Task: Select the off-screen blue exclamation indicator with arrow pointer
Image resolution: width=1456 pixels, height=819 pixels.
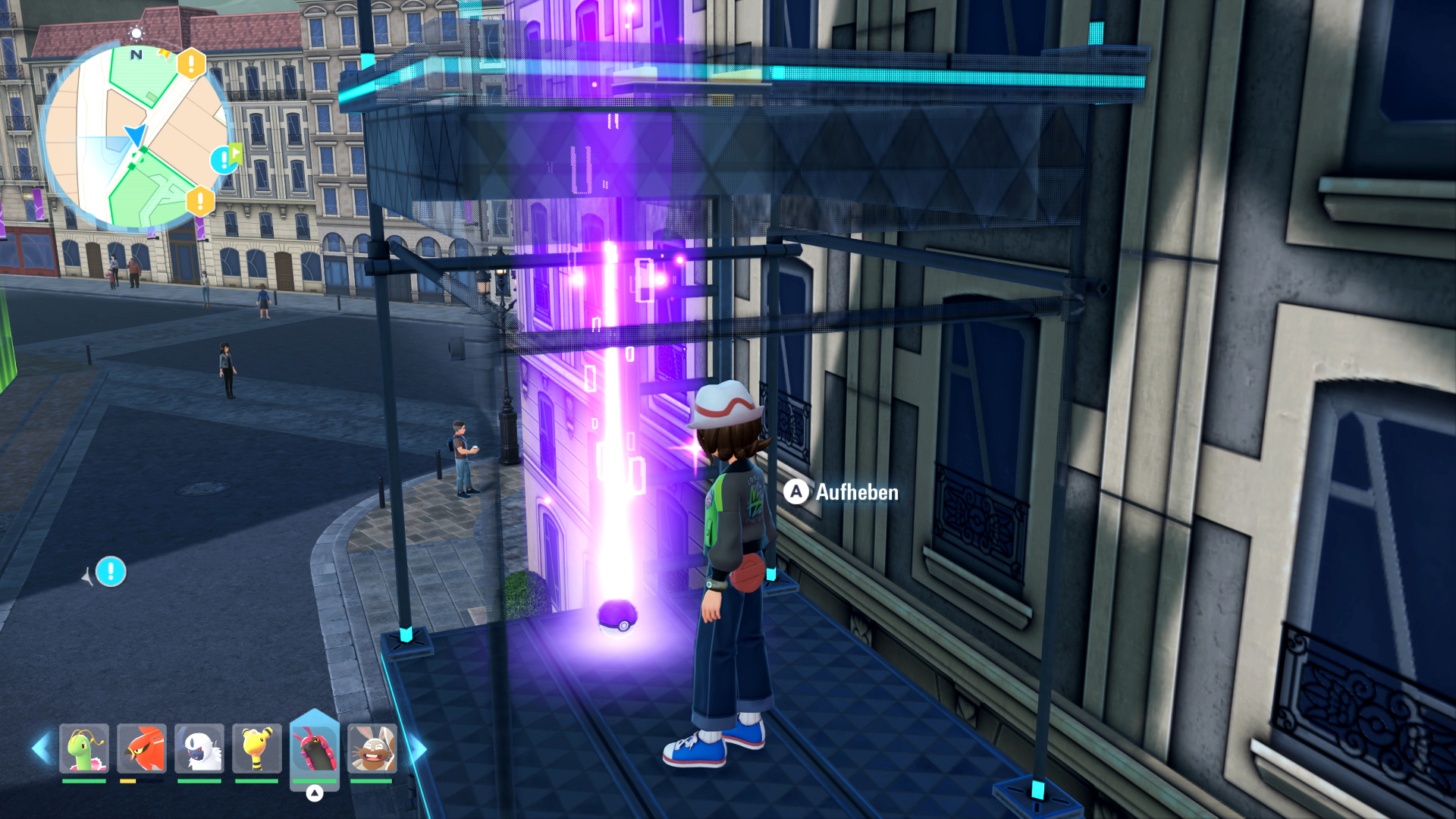Action: (111, 572)
